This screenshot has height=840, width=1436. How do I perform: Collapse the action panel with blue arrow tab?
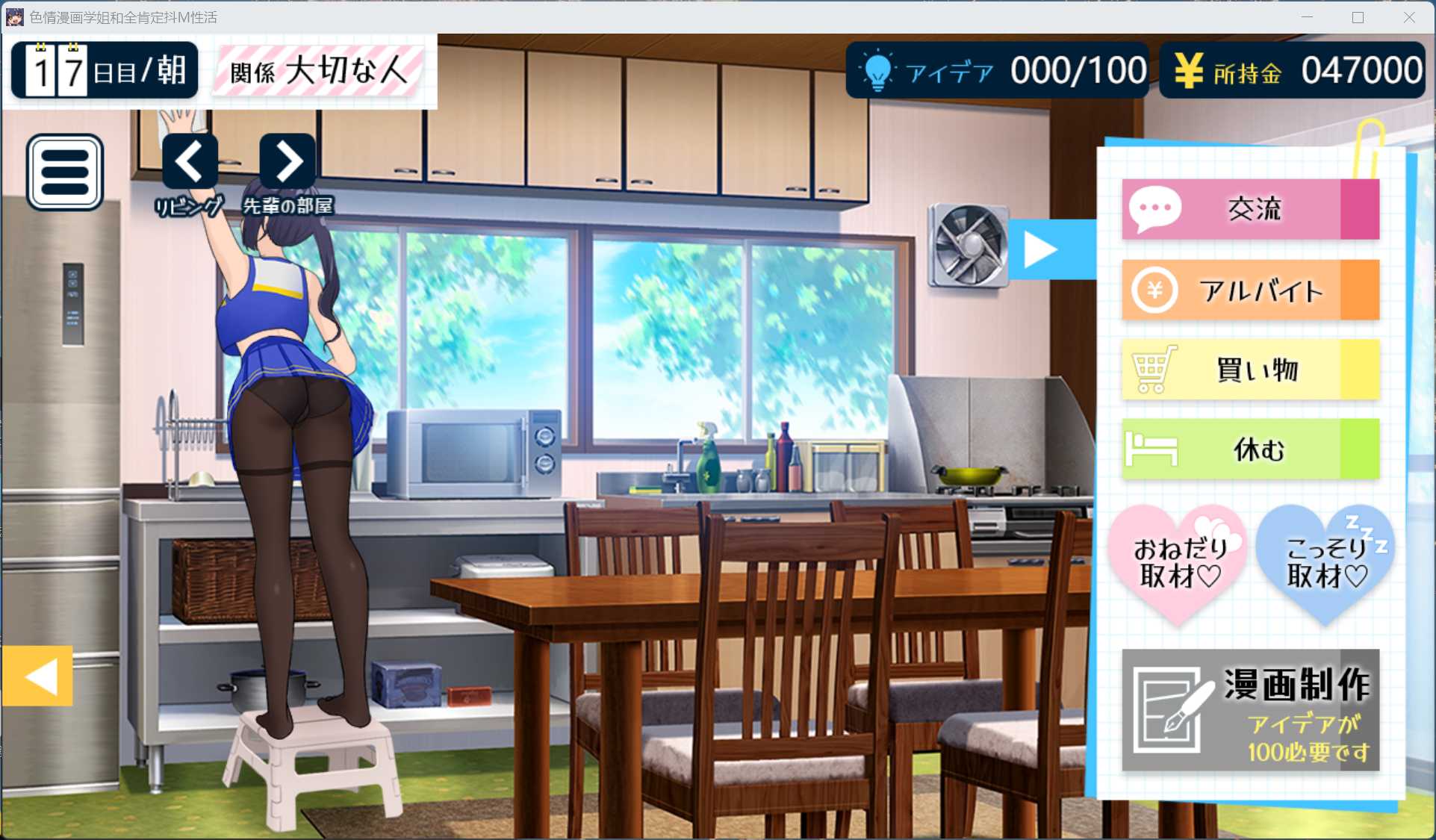pyautogui.click(x=1044, y=249)
